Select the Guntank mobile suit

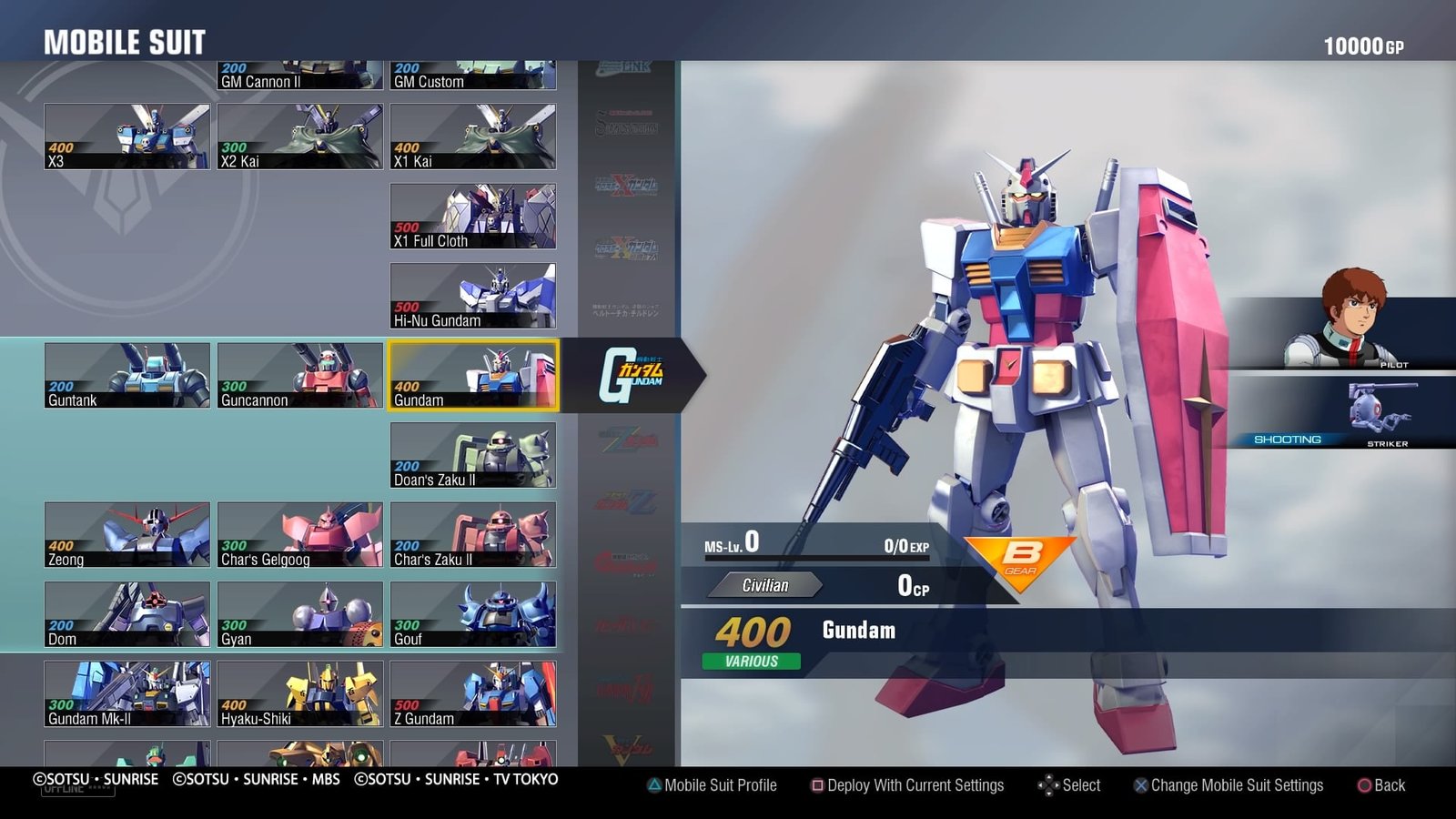coord(126,375)
